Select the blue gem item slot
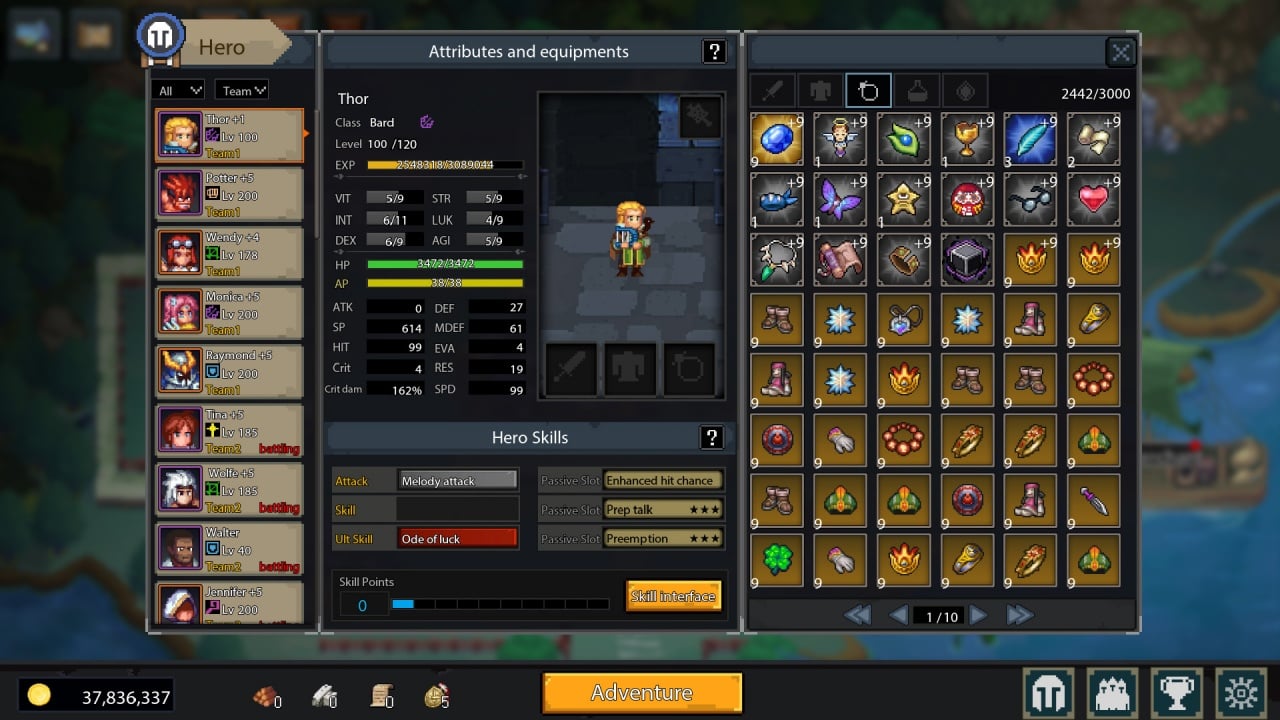Image resolution: width=1280 pixels, height=720 pixels. tap(776, 139)
